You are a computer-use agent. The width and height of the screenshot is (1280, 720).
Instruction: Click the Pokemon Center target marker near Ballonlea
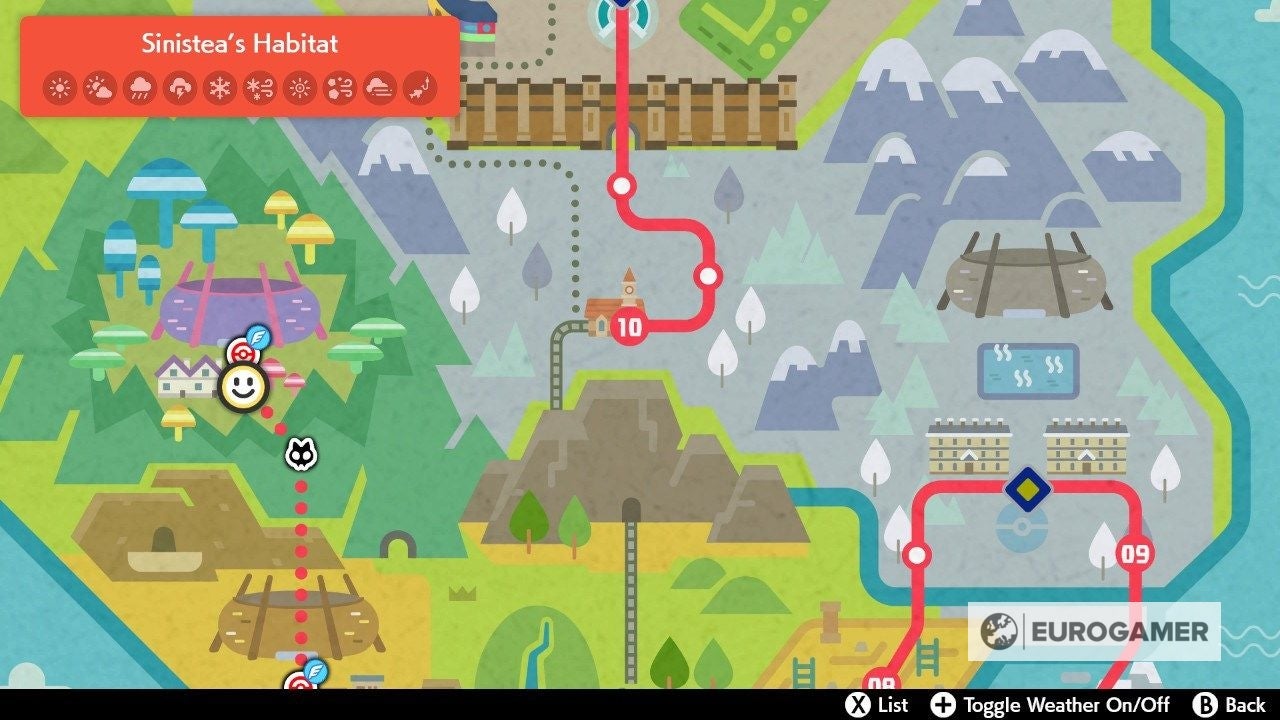pyautogui.click(x=243, y=354)
